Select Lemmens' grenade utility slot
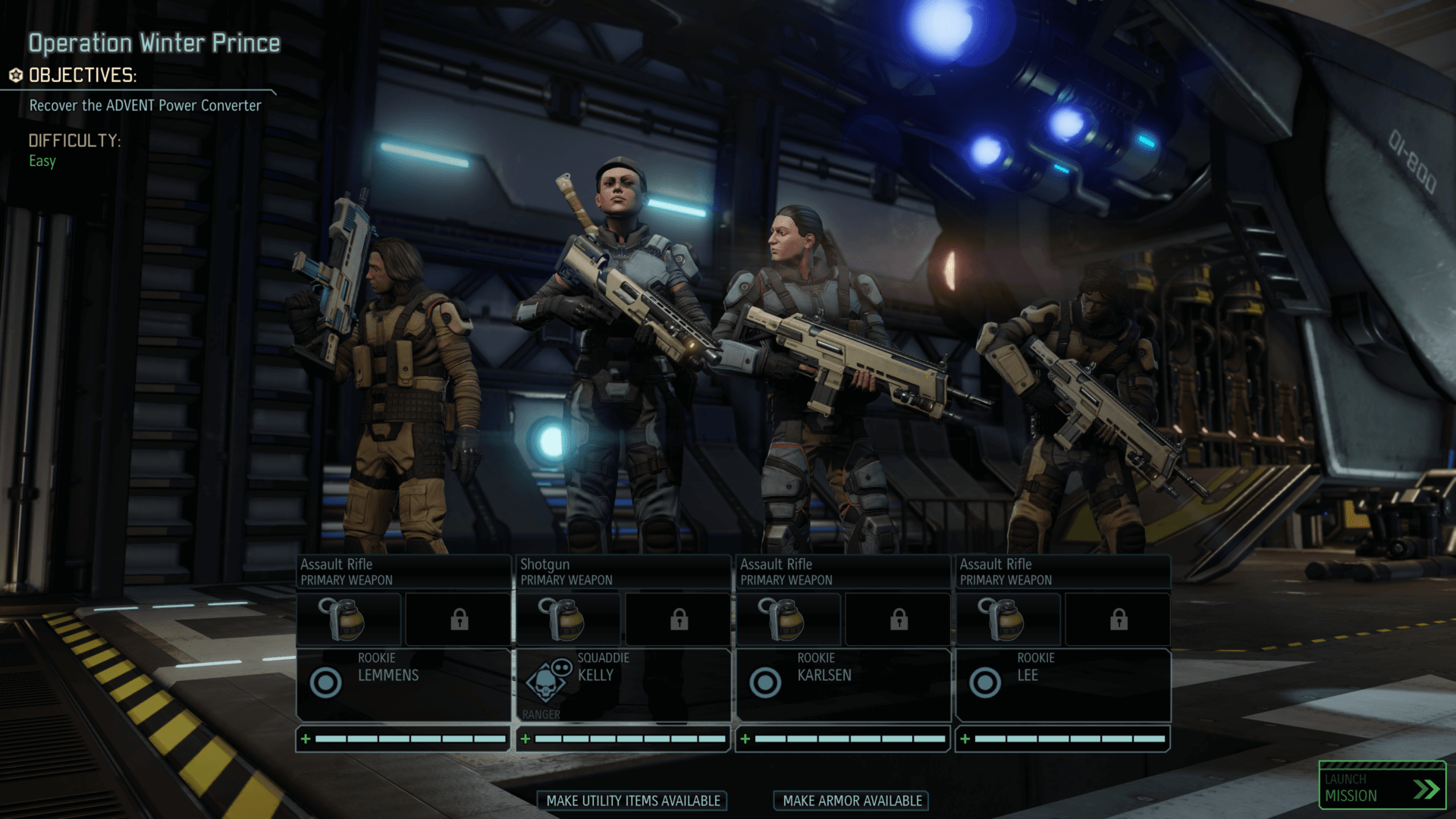This screenshot has height=819, width=1456. (x=349, y=620)
